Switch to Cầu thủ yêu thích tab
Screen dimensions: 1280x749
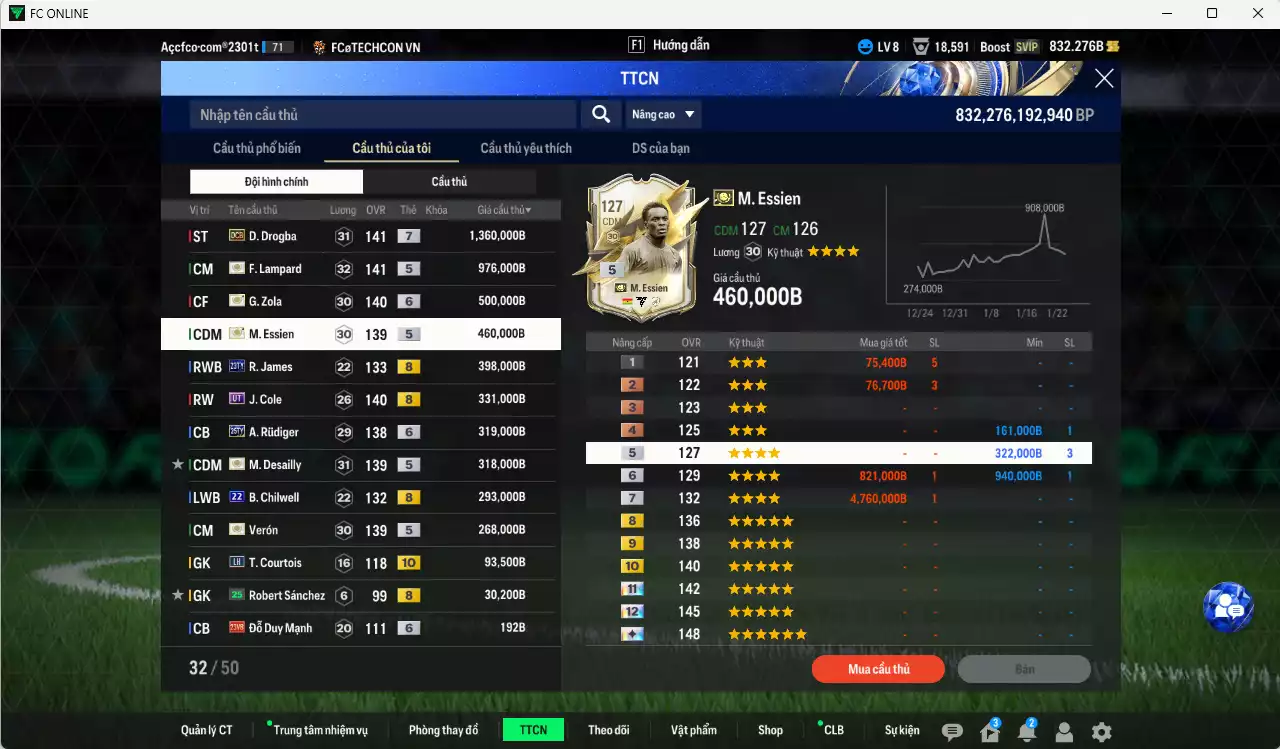[525, 147]
